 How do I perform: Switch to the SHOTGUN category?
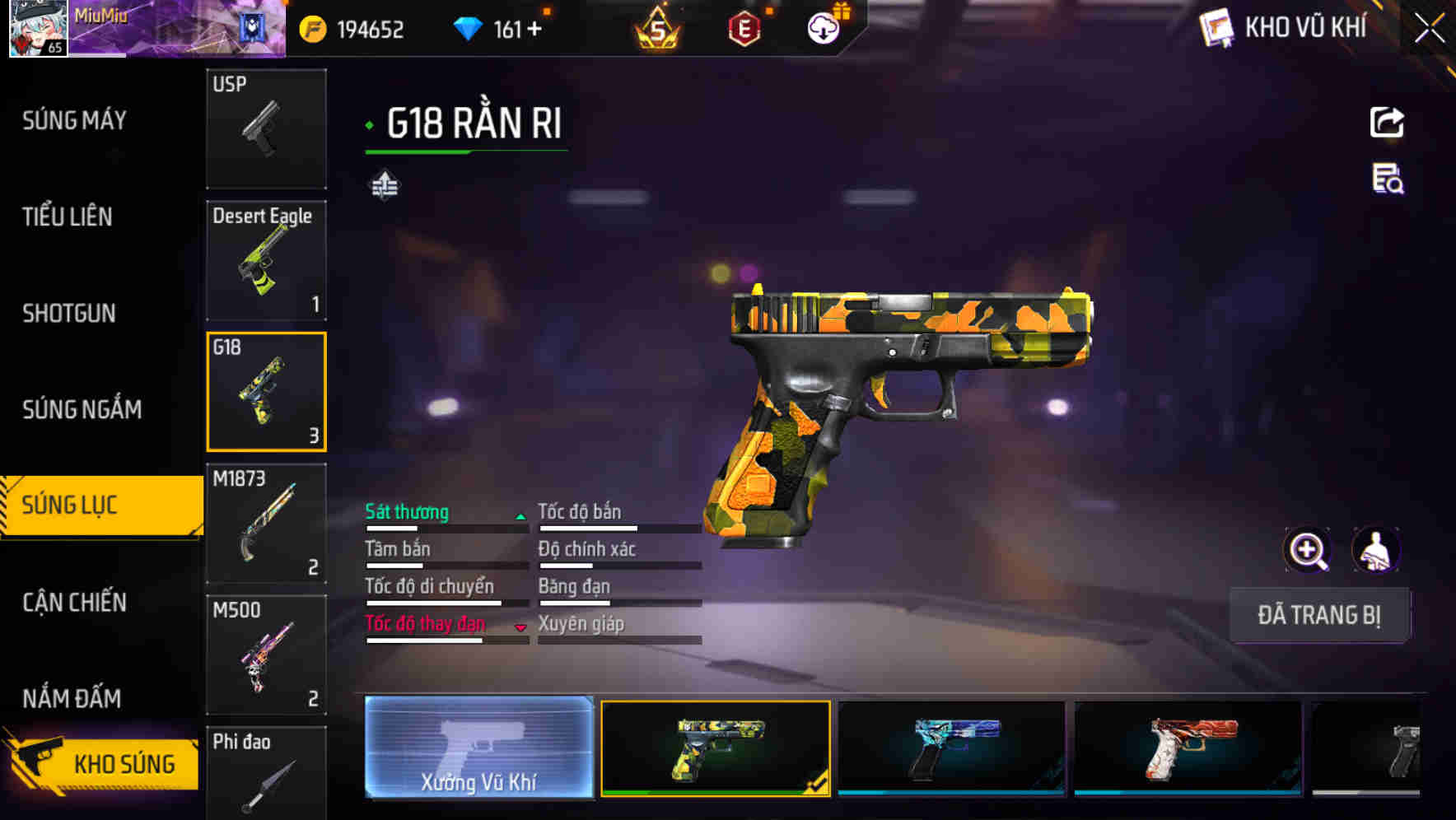click(x=69, y=313)
